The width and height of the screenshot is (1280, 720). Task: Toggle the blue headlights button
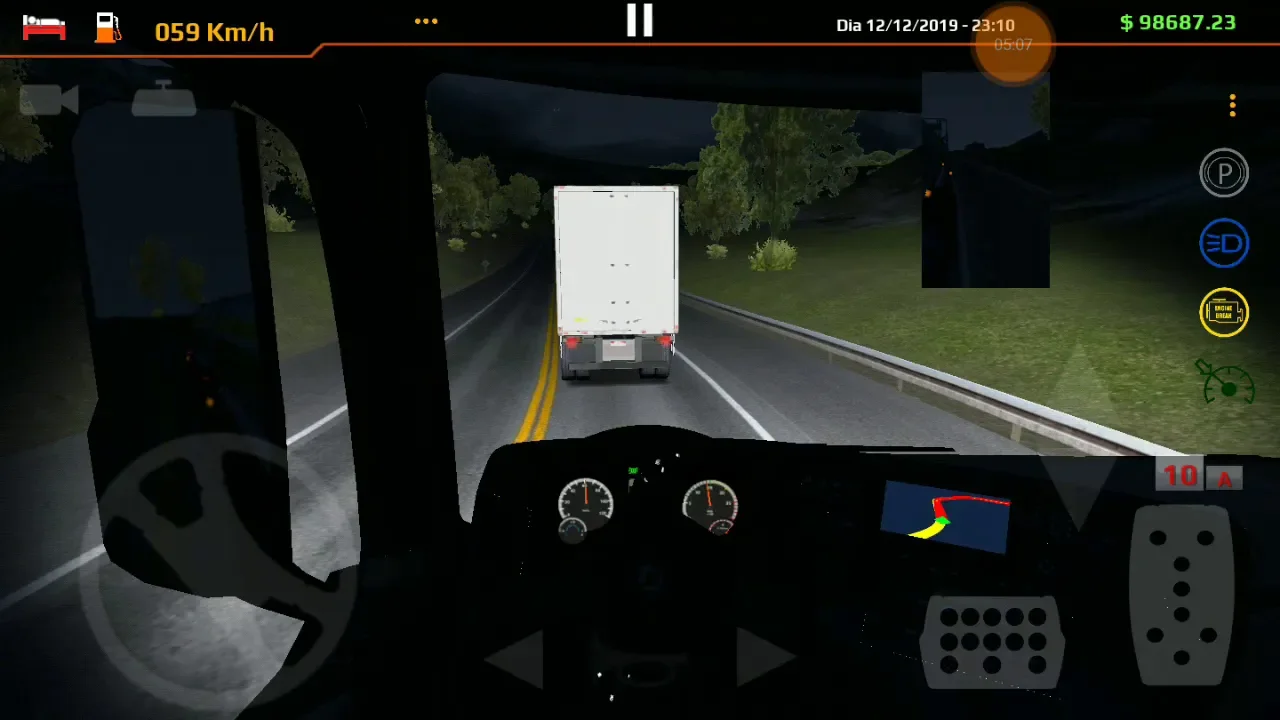click(1224, 244)
